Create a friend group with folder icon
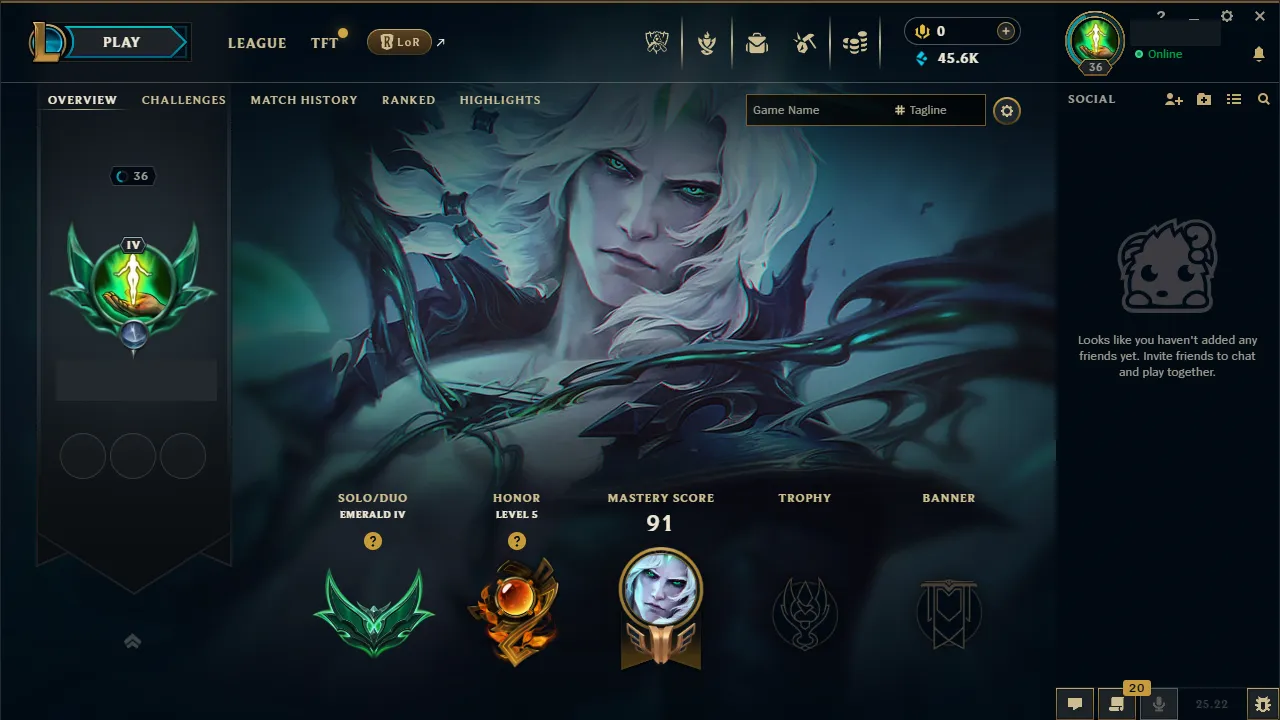Screen dimensions: 1280x720 tap(1203, 99)
